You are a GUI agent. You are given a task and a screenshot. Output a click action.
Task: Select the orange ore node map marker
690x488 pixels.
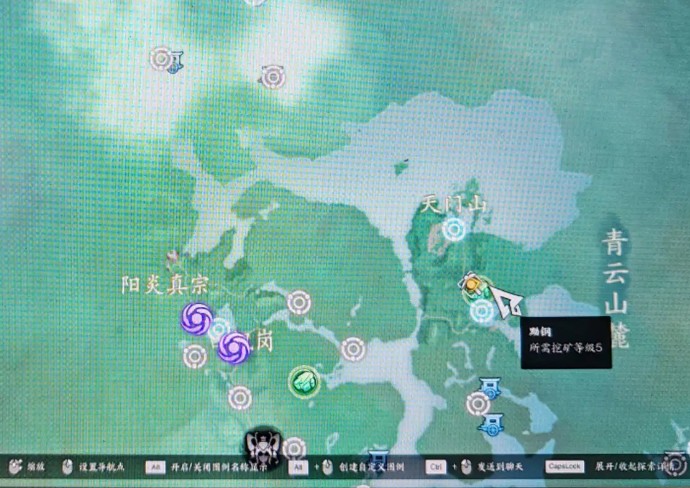pos(472,288)
